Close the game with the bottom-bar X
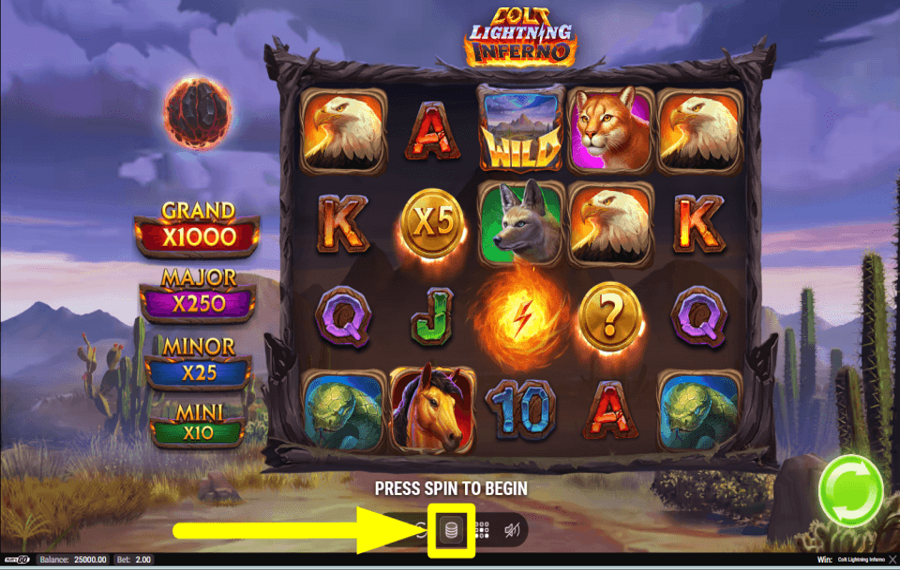This screenshot has width=900, height=570. point(892,561)
